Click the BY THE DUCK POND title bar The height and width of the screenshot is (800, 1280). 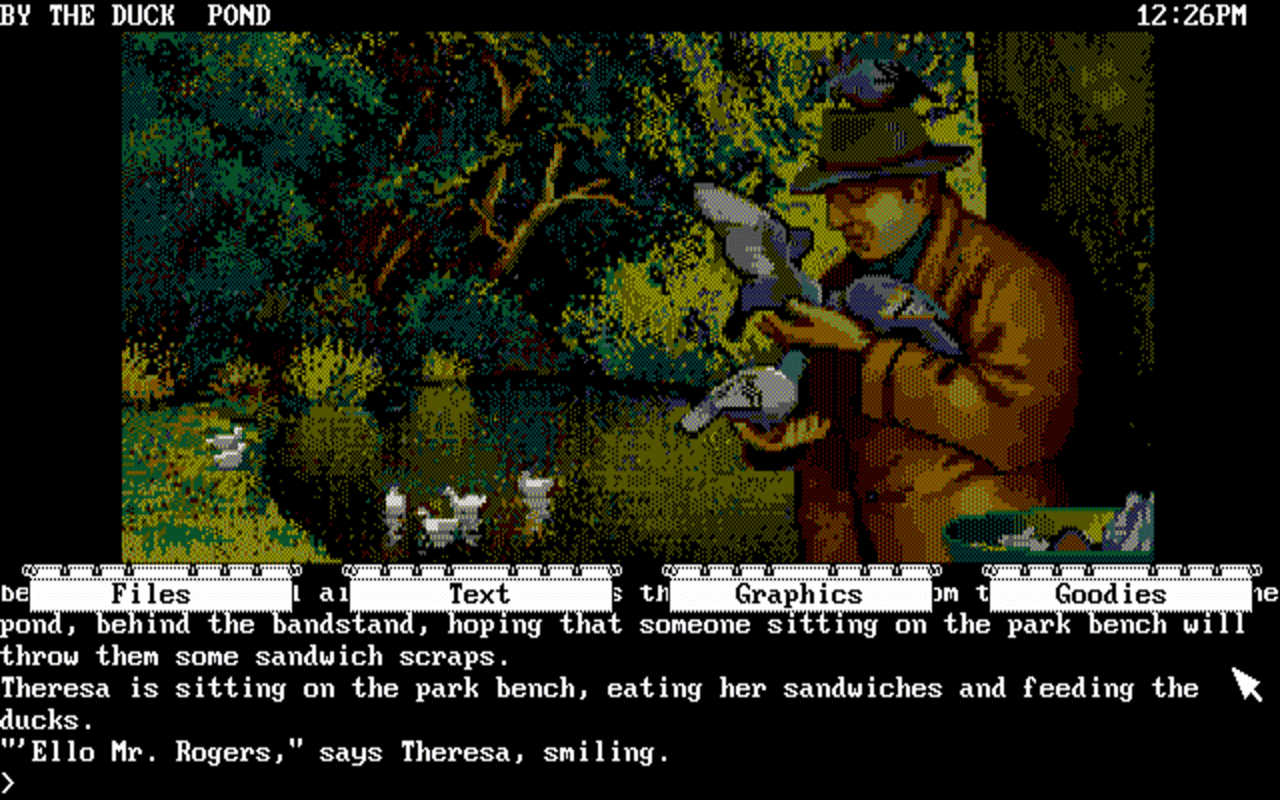tap(135, 15)
